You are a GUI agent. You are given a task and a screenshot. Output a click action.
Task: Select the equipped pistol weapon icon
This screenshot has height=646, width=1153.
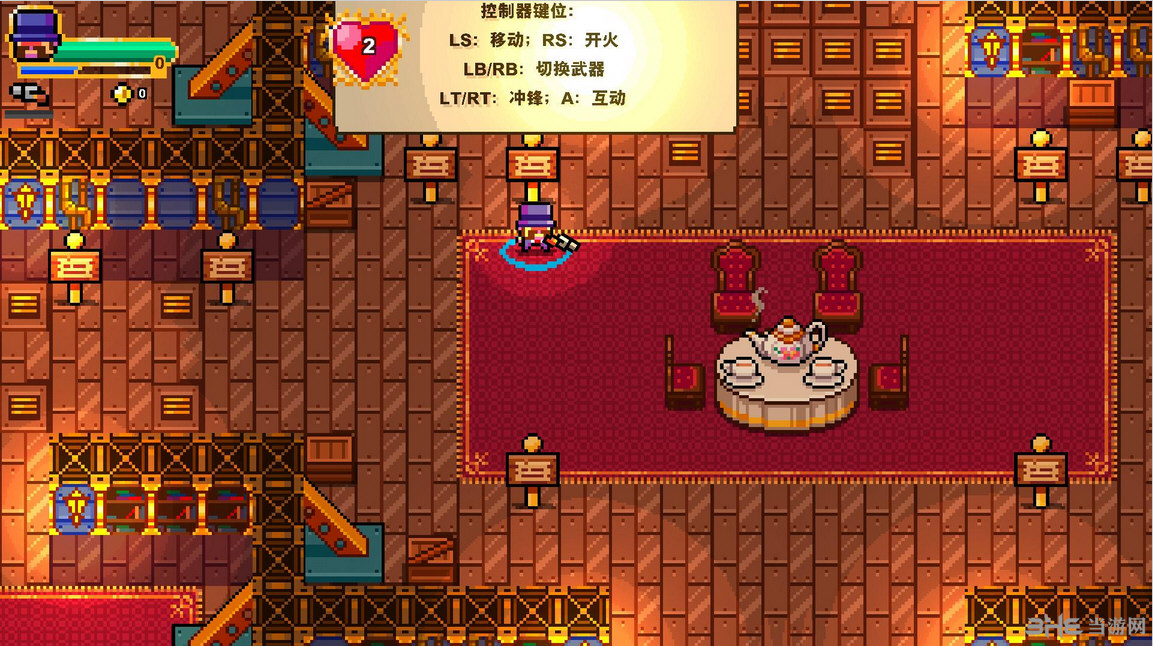pos(28,93)
